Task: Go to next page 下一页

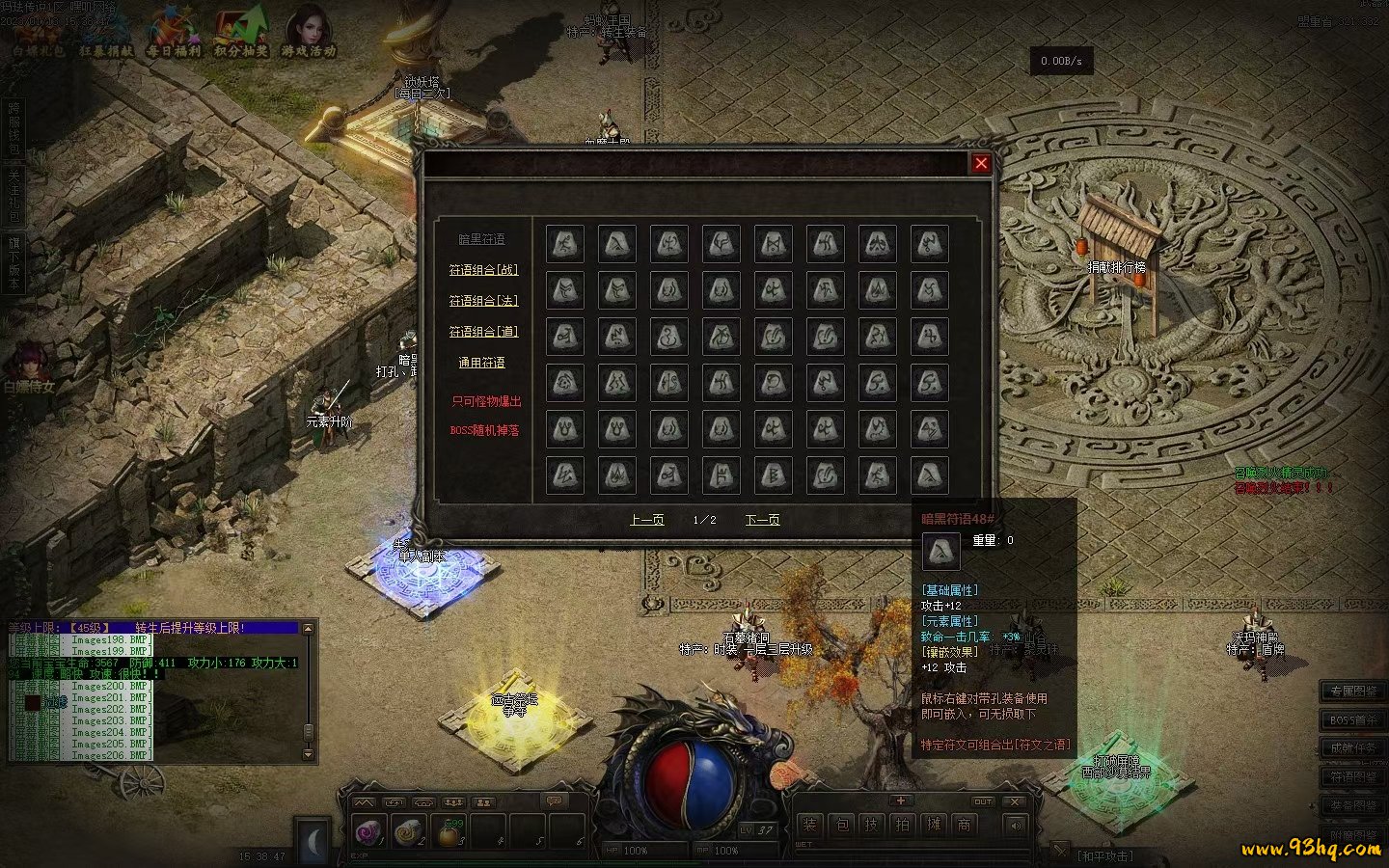Action: 762,520
